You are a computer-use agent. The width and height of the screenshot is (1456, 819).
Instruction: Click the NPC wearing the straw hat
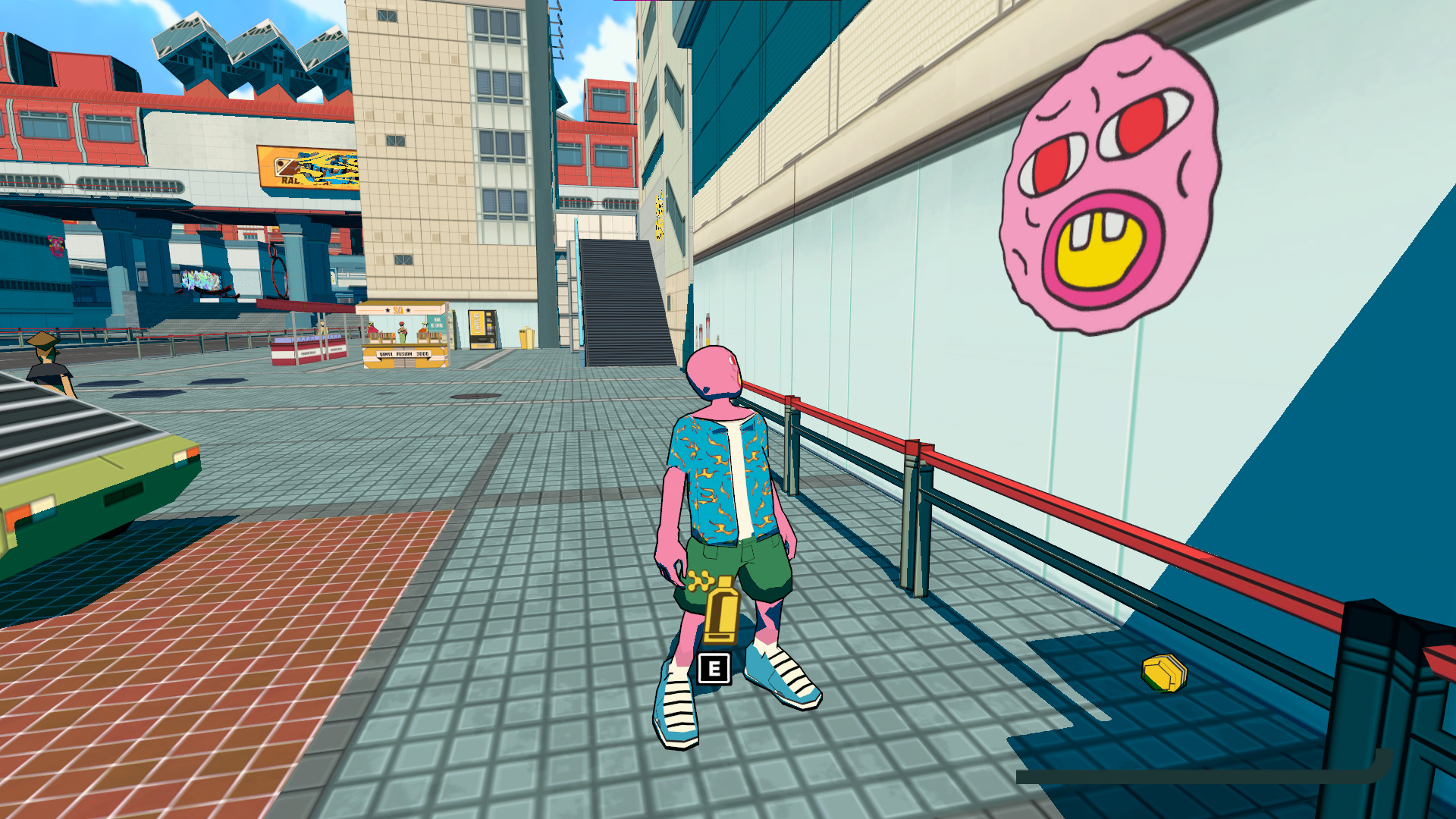tap(44, 364)
